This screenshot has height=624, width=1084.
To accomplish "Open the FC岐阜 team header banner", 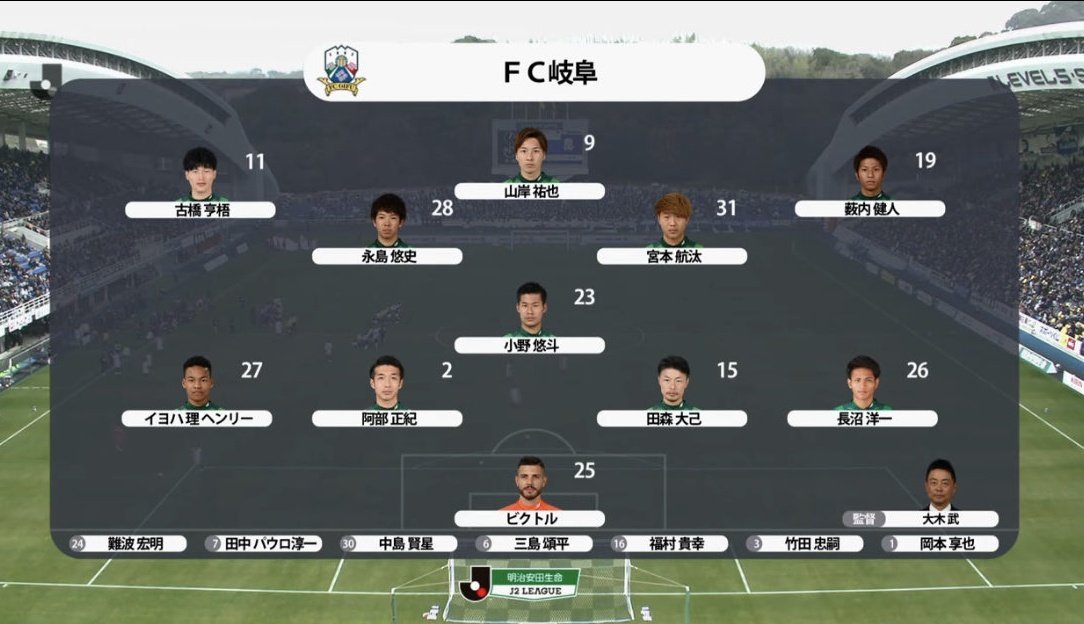I will pos(534,72).
